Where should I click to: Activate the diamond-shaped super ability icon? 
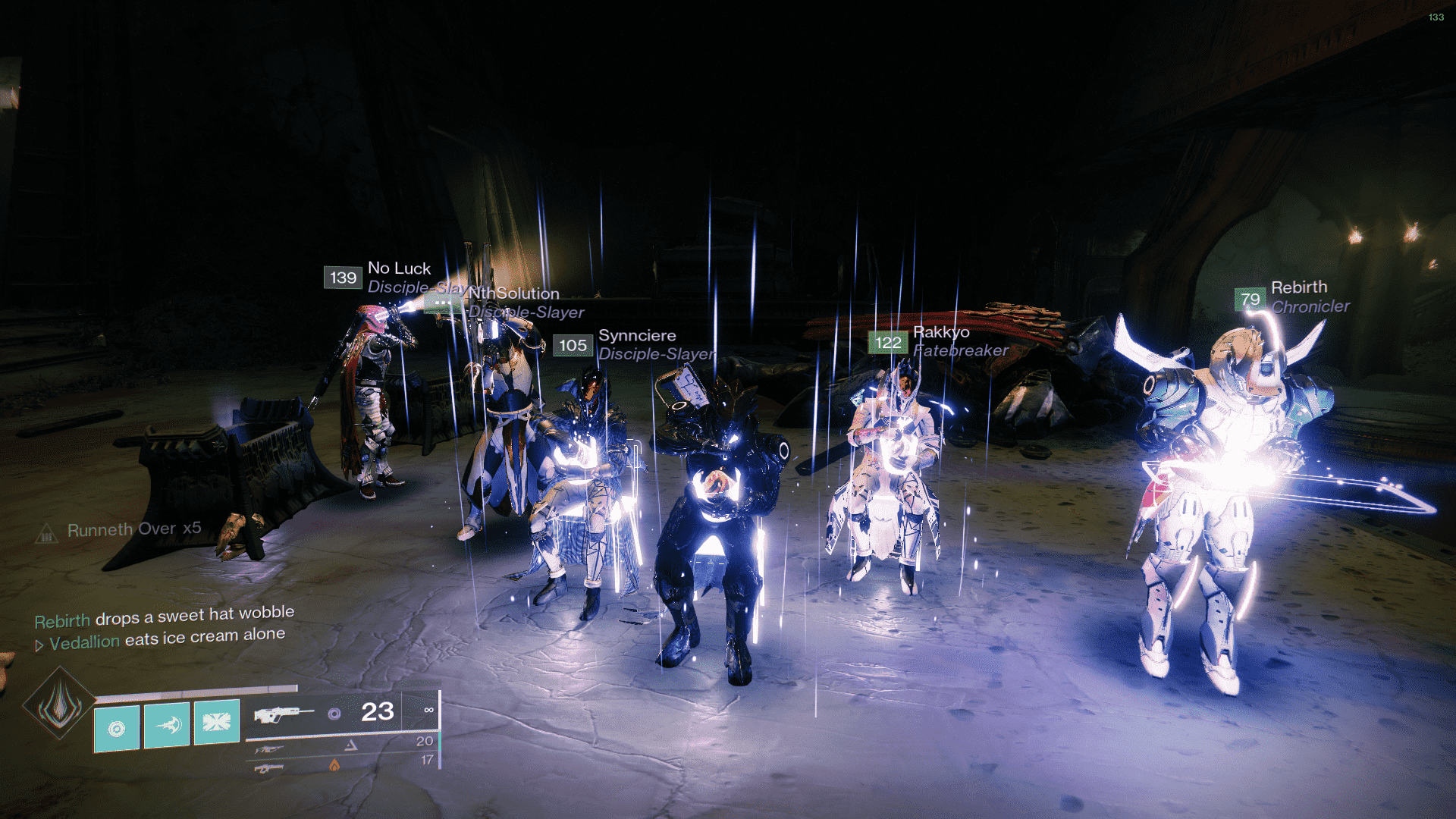(x=59, y=704)
